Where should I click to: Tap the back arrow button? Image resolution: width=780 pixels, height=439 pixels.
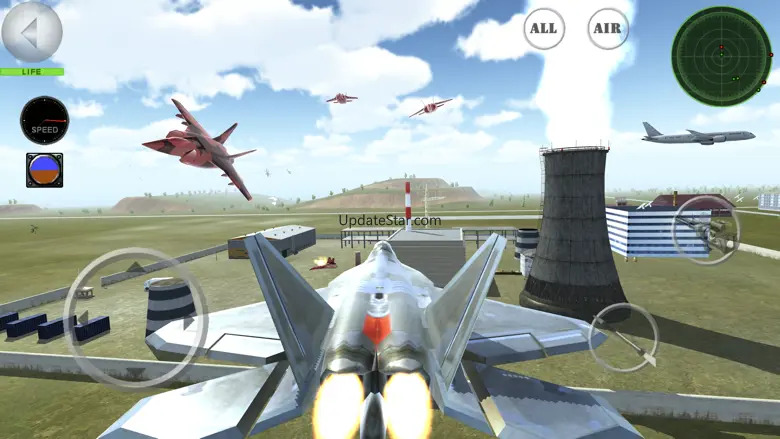click(x=31, y=32)
